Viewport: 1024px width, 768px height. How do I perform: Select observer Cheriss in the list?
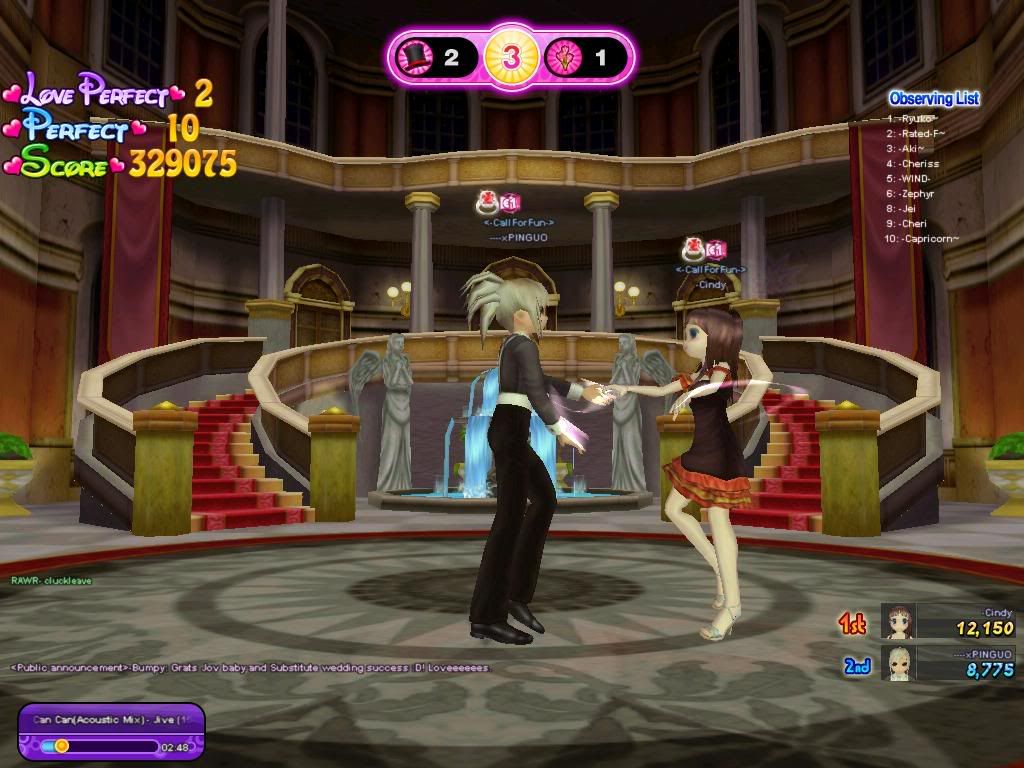[919, 163]
